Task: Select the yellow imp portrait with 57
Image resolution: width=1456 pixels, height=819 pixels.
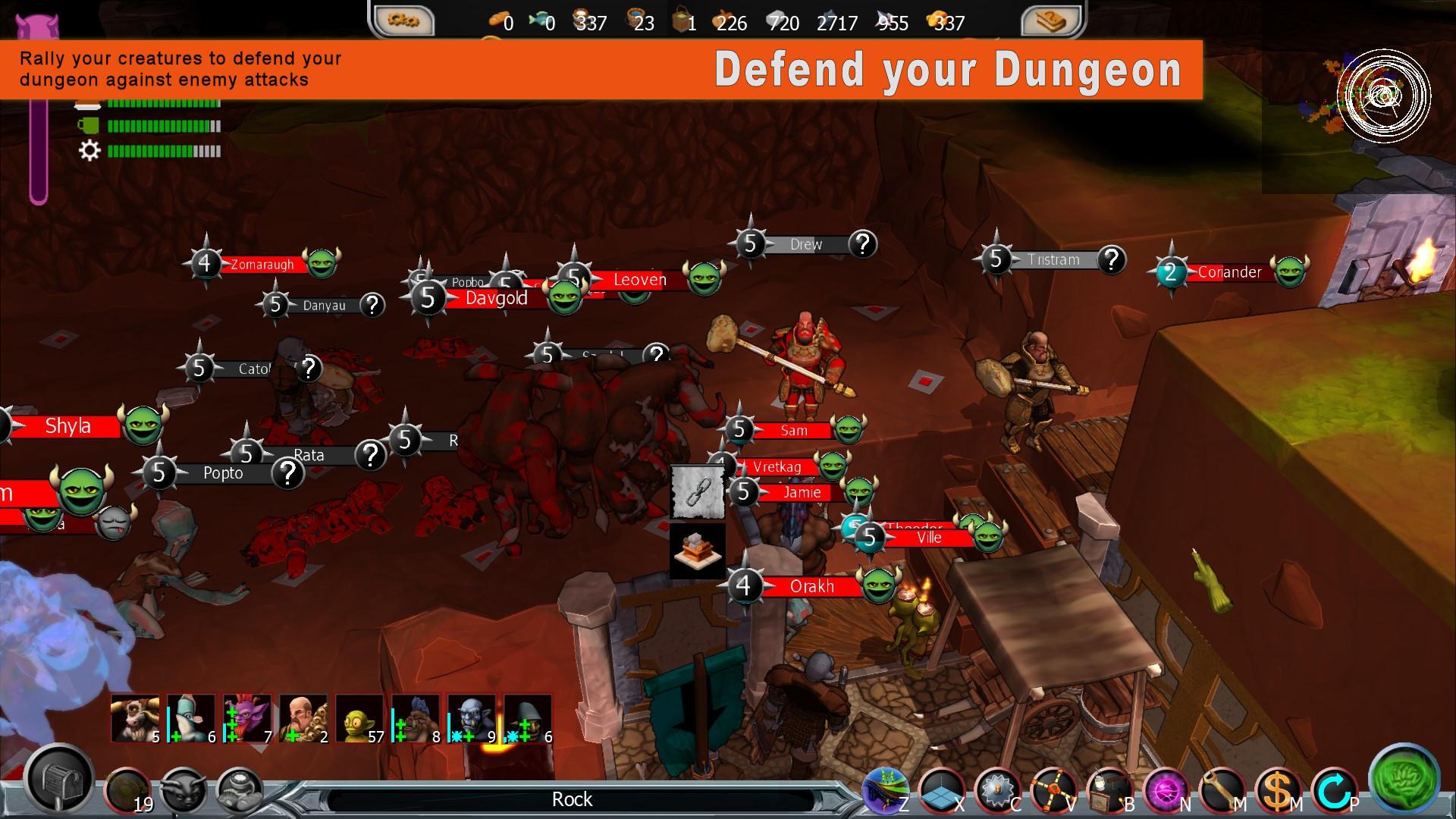Action: pos(359,718)
